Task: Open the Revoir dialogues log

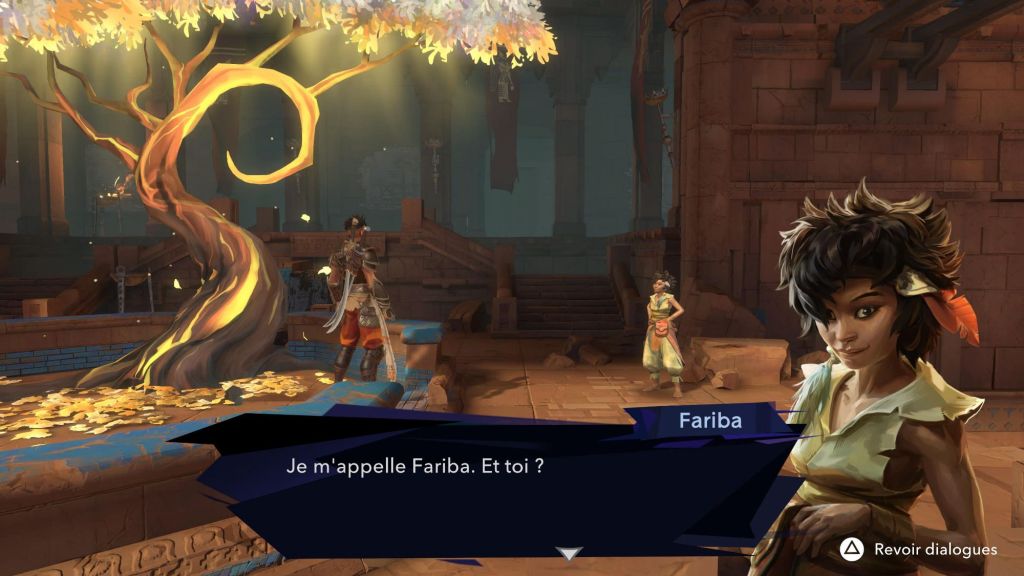Action: tap(920, 549)
